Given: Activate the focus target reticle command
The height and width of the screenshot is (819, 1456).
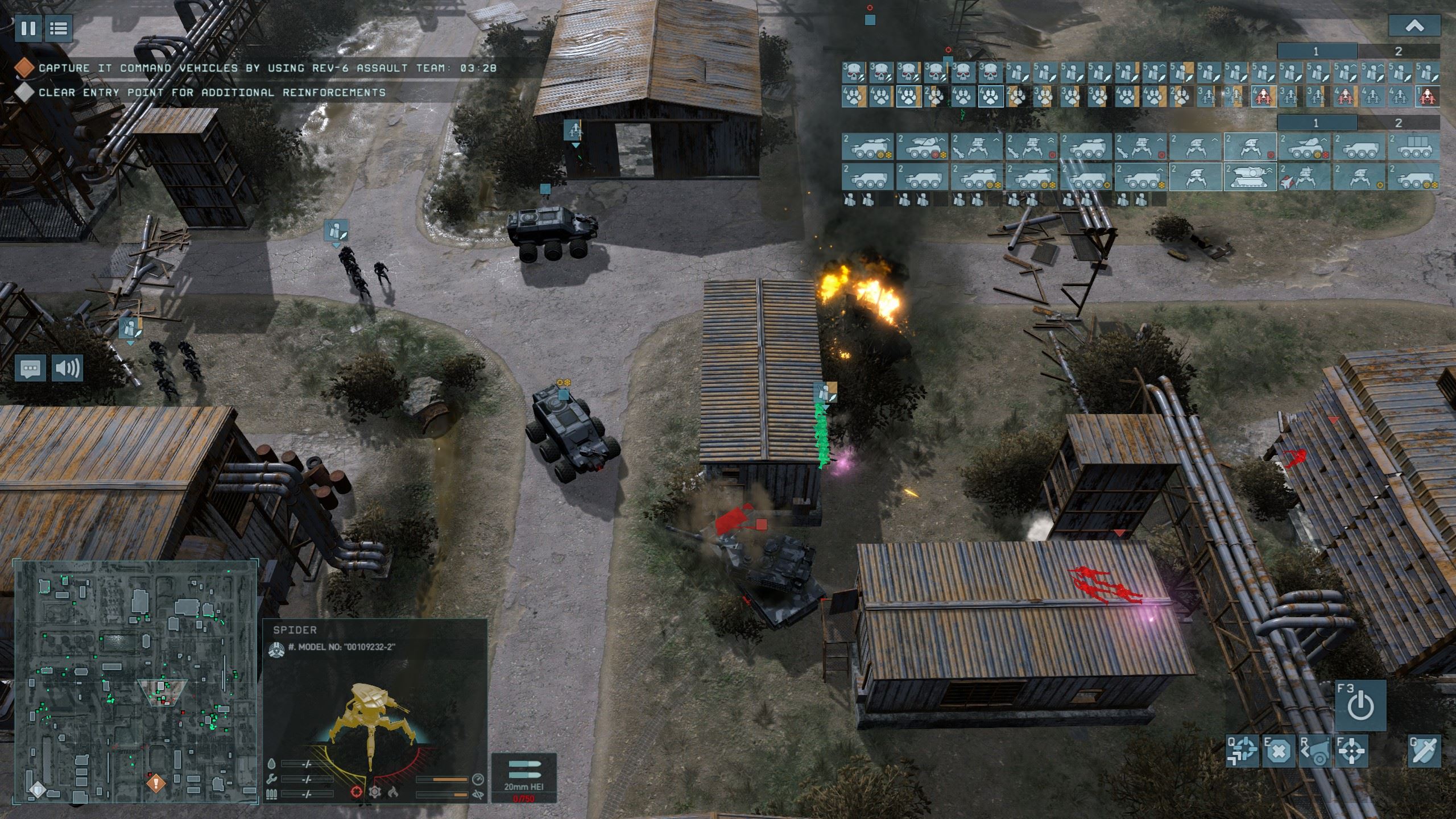Looking at the screenshot, I should 1351,752.
